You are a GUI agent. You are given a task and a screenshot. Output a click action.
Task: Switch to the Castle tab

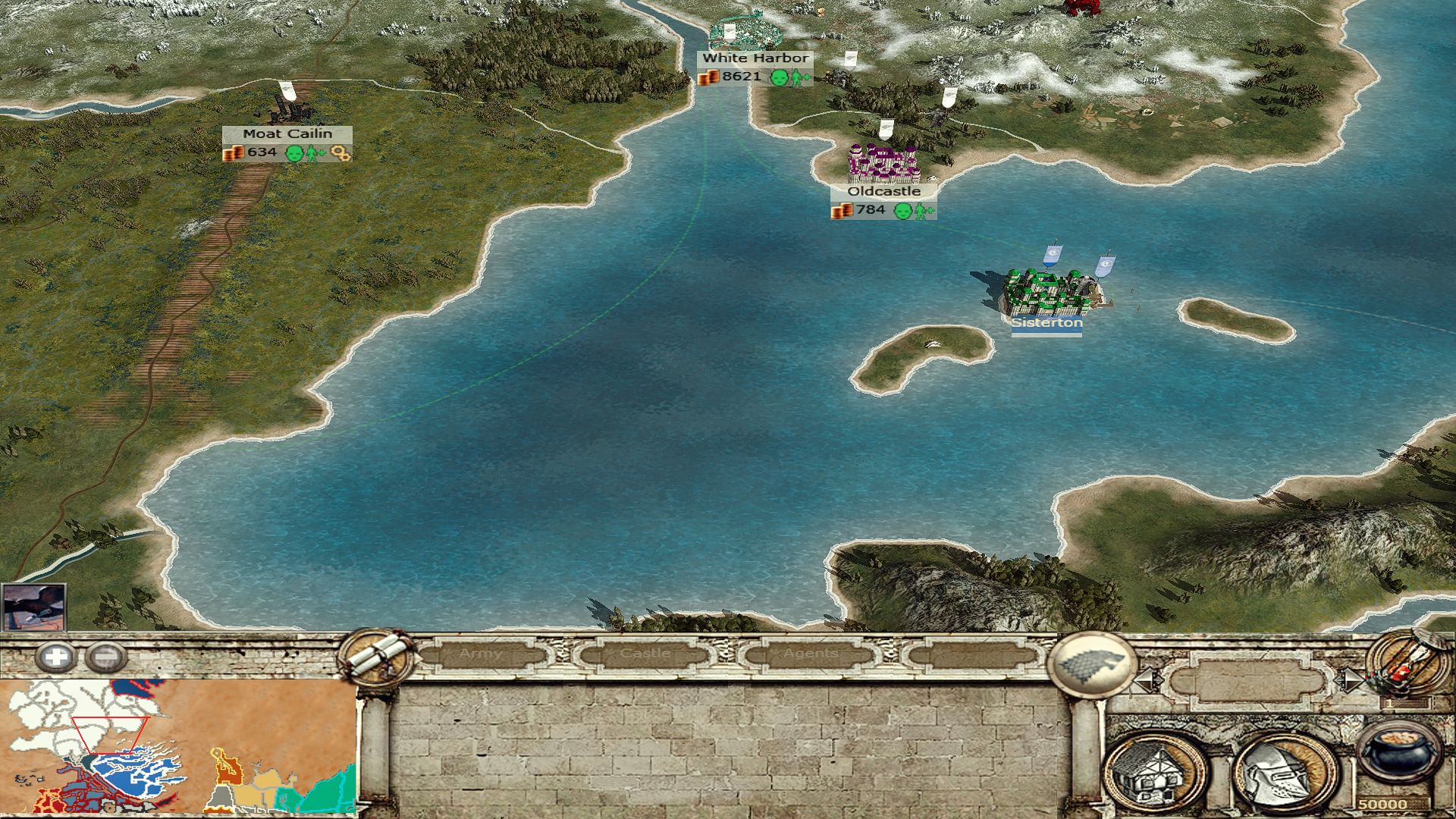(645, 654)
